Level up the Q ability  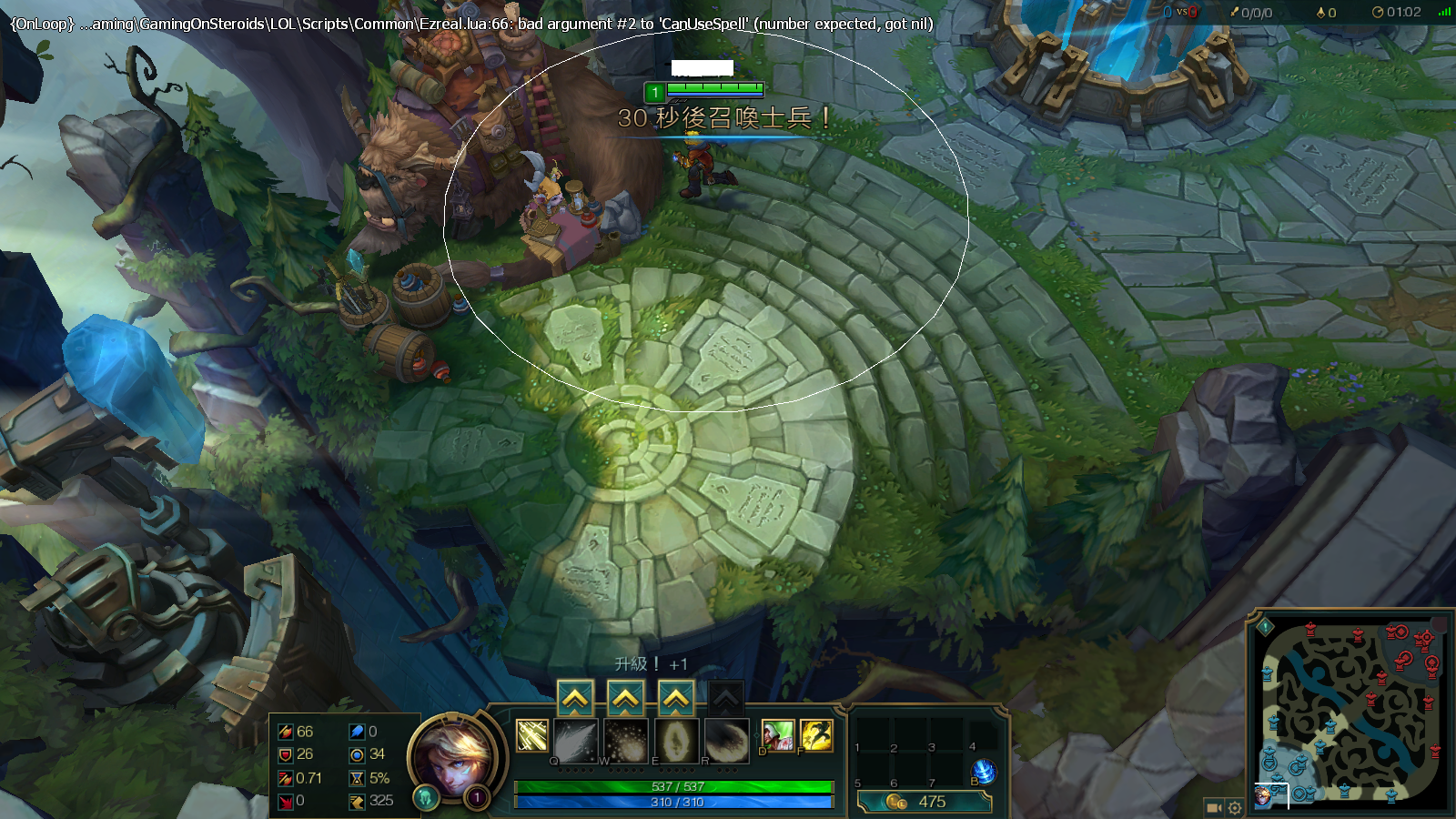point(575,699)
